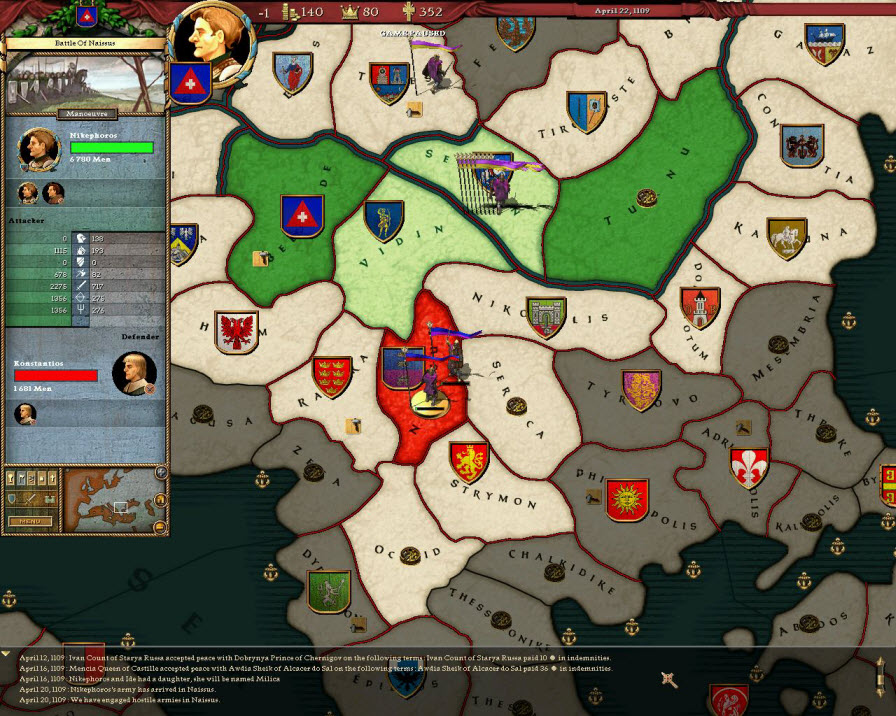Click the red-triangle realm shield under ruler portrait
Viewport: 896px width, 716px height.
(x=189, y=83)
